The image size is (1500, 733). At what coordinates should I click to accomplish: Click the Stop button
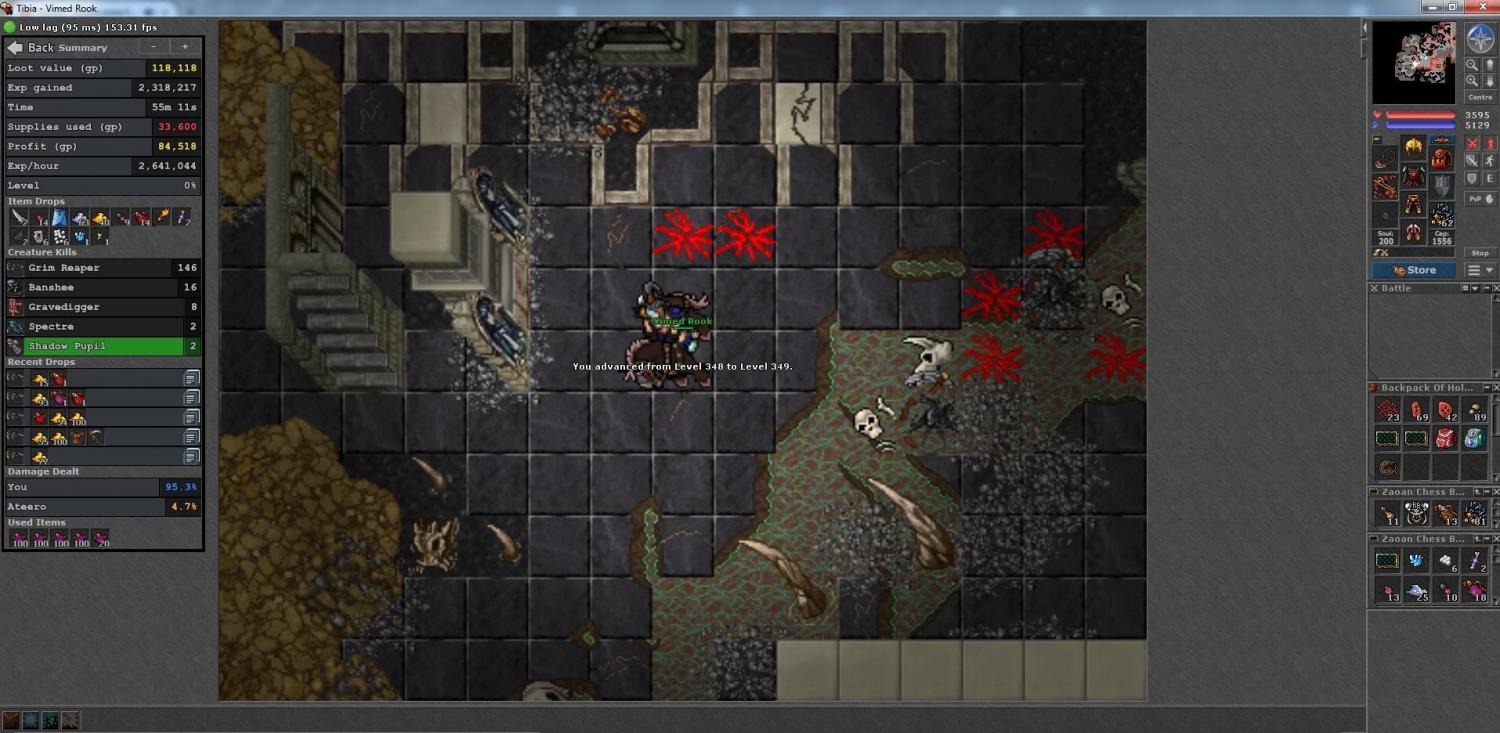(1479, 253)
